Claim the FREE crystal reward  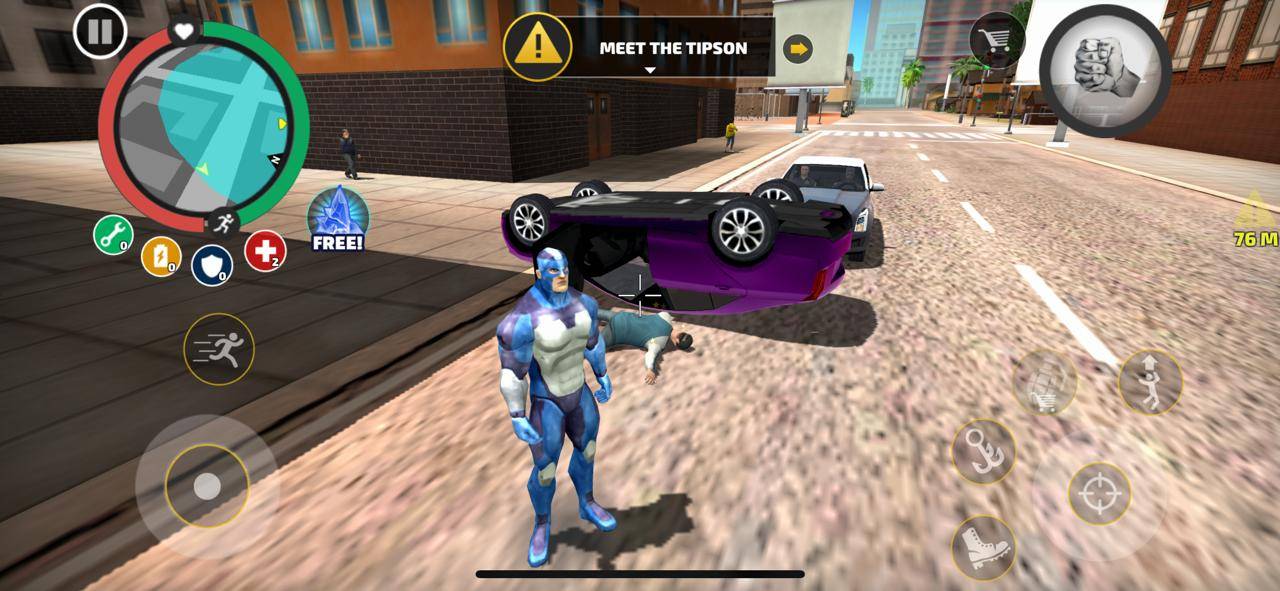tap(337, 218)
